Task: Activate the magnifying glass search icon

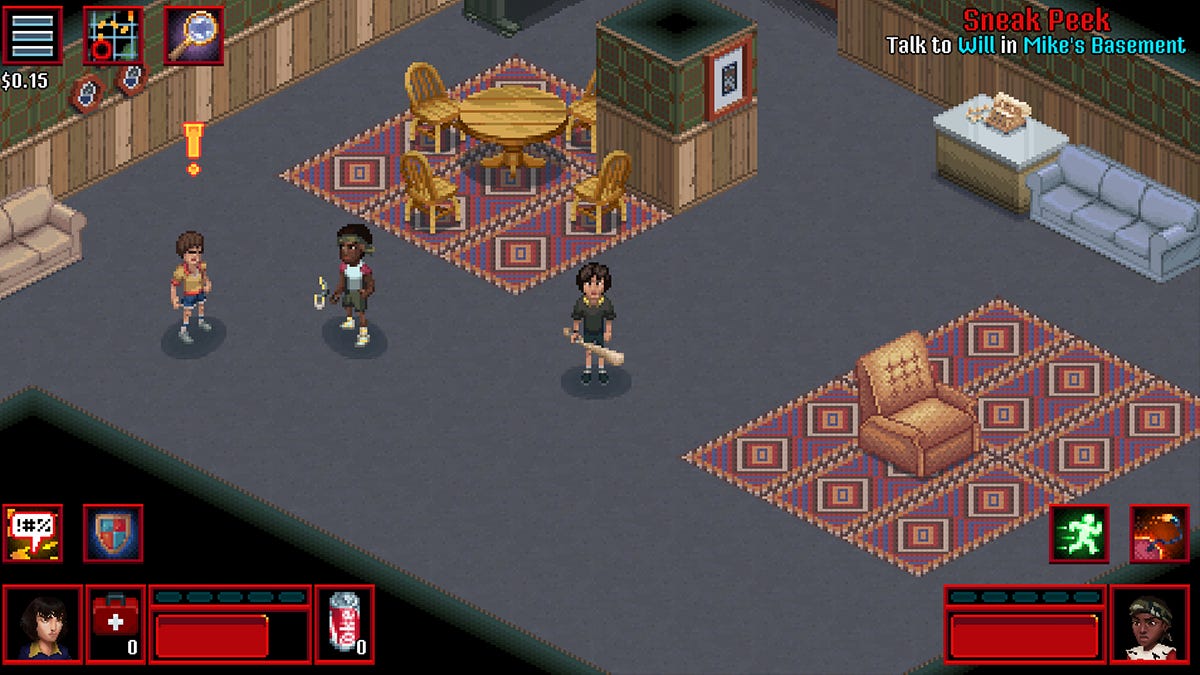Action: pos(193,35)
